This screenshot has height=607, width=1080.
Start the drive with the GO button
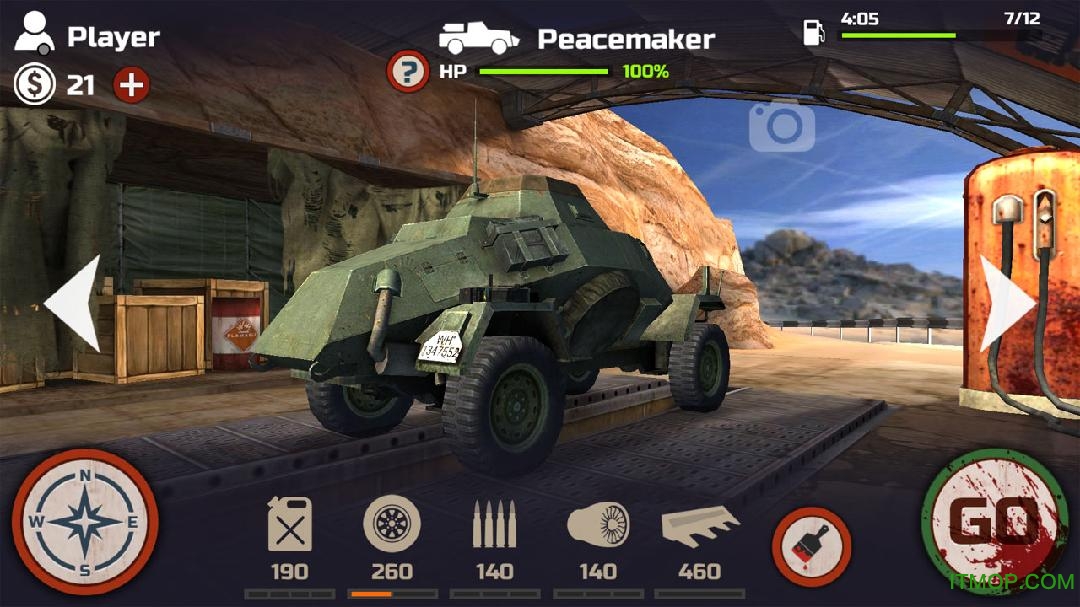click(993, 522)
